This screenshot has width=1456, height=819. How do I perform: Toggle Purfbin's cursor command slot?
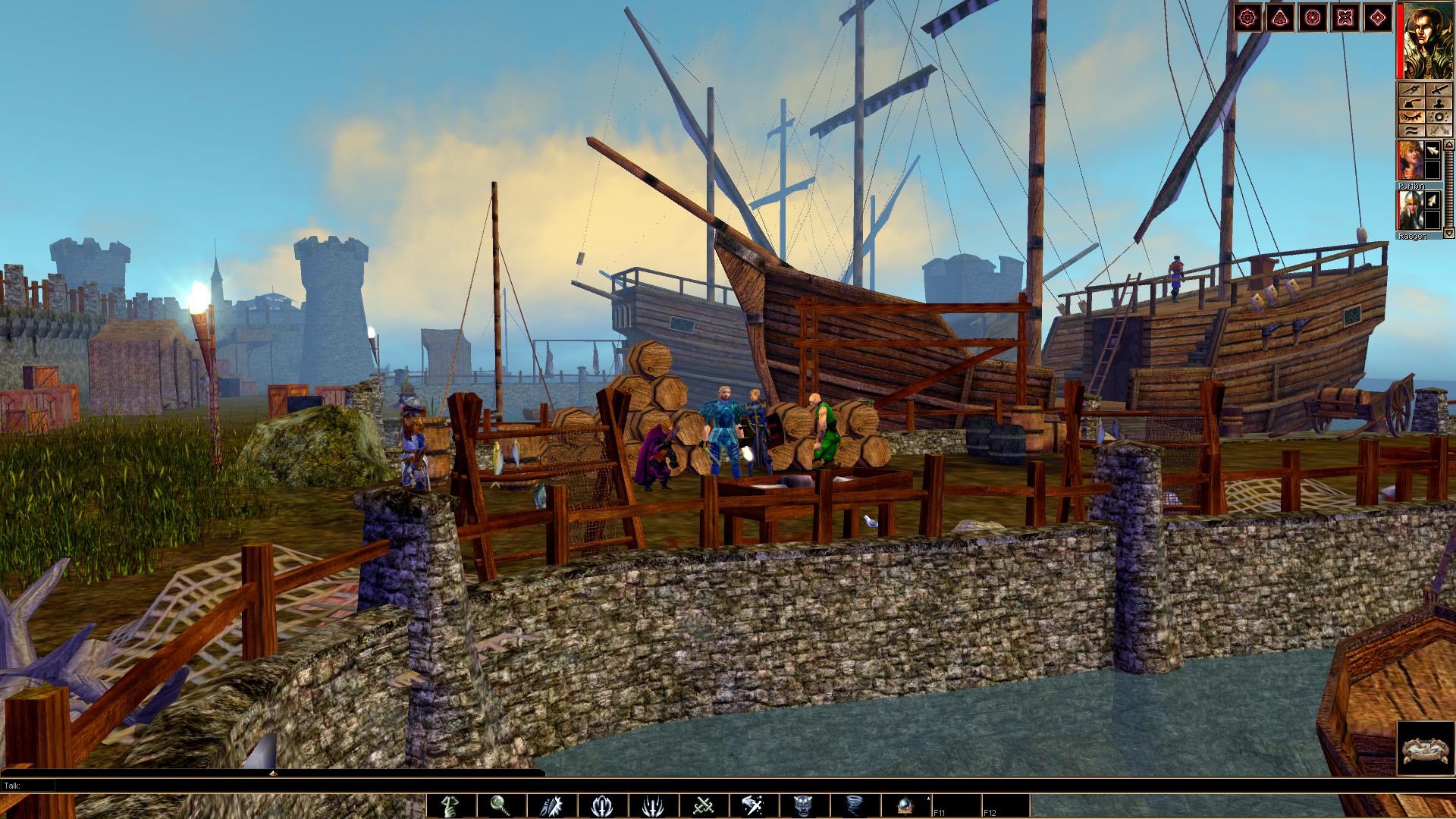point(1433,152)
